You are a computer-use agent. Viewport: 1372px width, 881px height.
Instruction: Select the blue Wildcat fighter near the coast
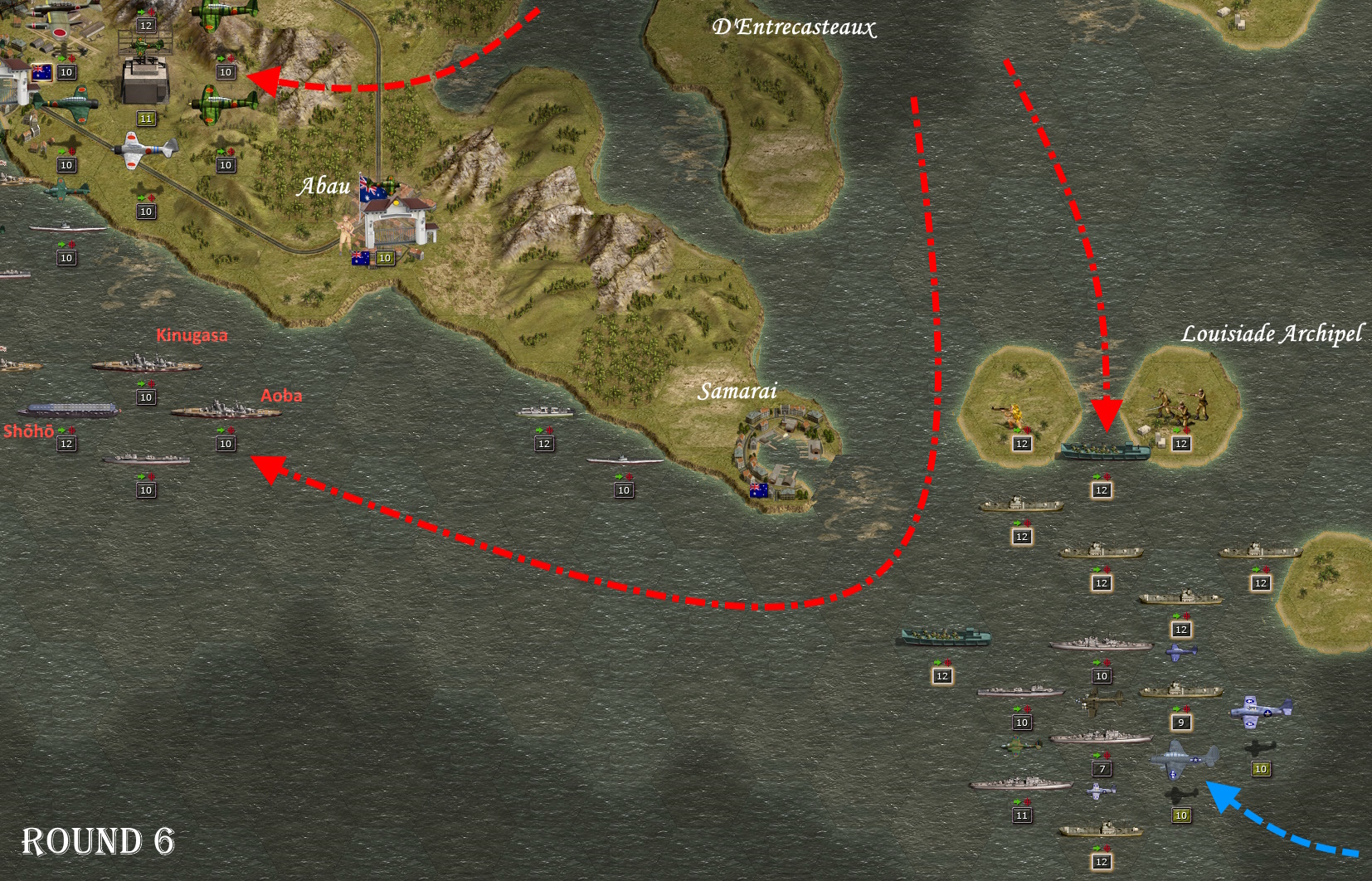pos(1259,712)
